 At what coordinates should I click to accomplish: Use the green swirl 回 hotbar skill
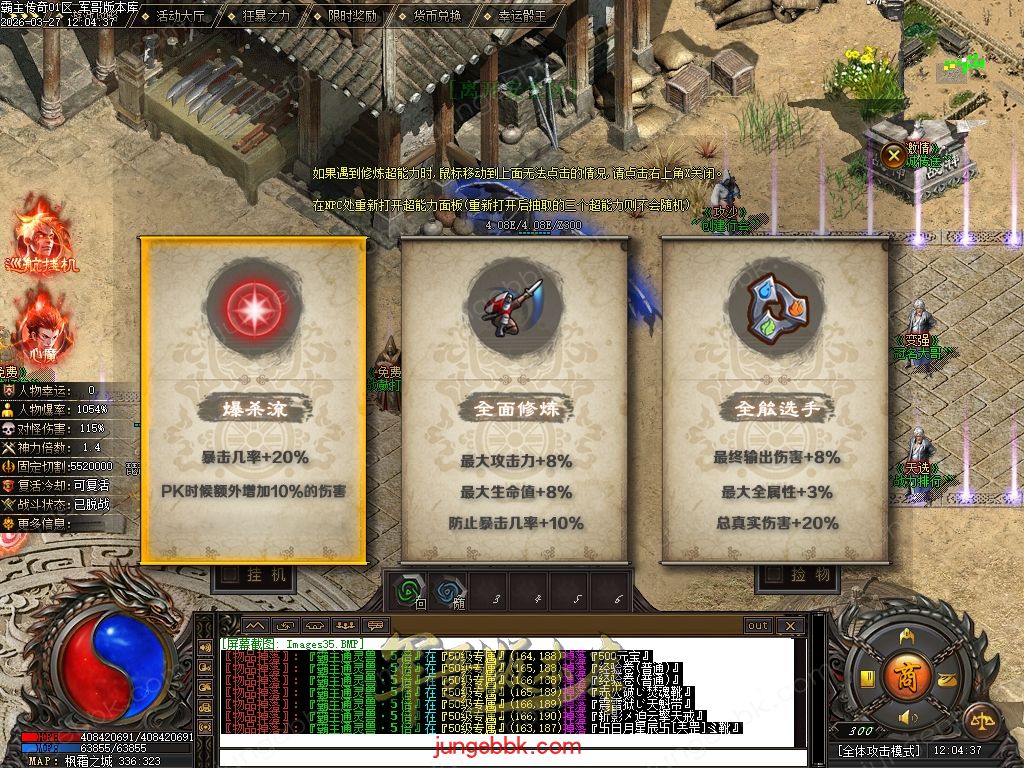pos(407,590)
